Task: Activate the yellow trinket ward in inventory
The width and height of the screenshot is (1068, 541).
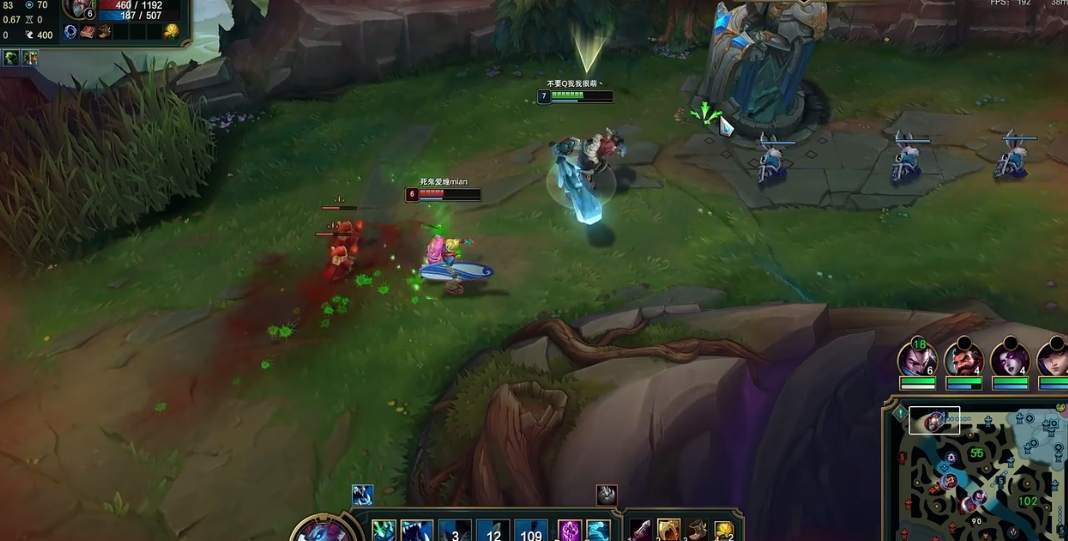Action: [723, 531]
